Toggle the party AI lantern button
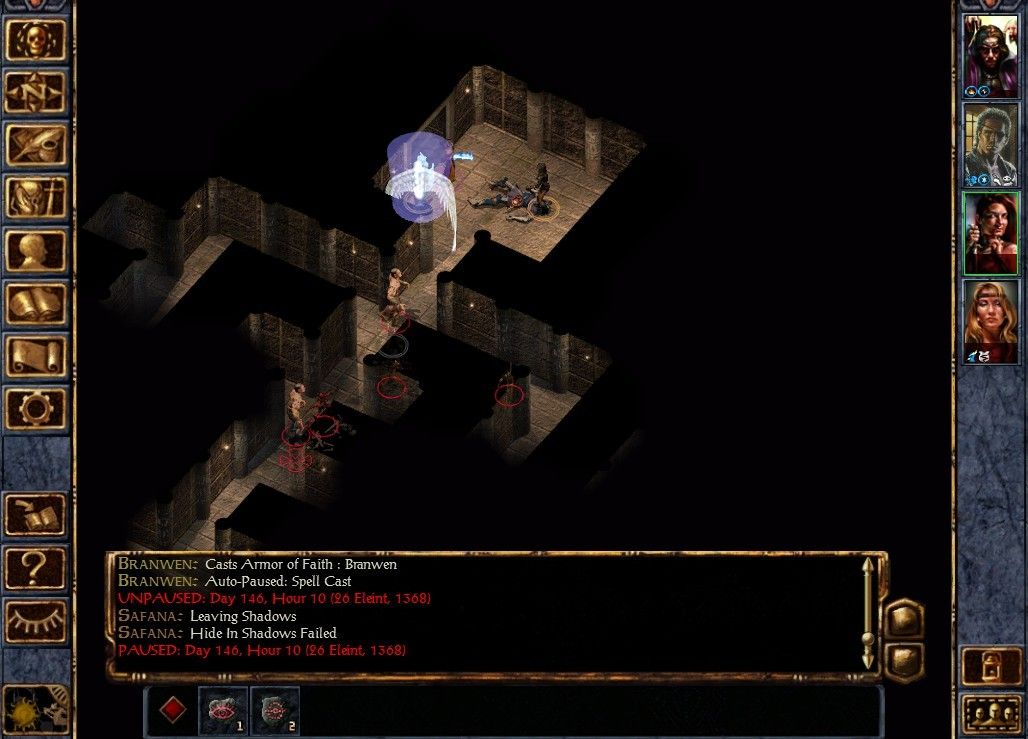 991,666
